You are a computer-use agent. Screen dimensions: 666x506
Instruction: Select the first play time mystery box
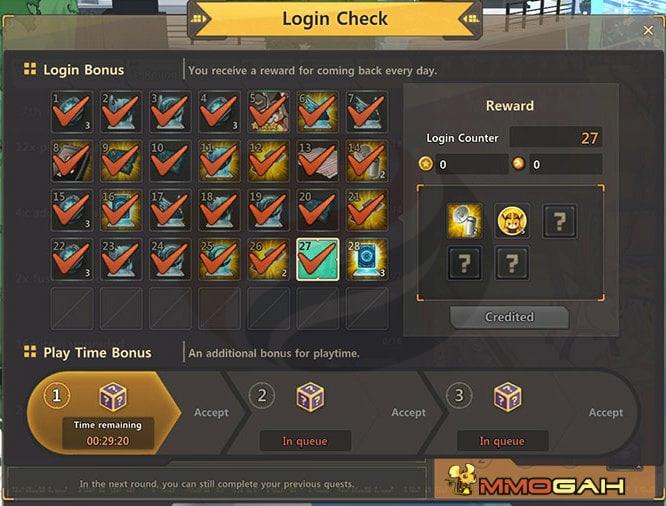pos(113,397)
